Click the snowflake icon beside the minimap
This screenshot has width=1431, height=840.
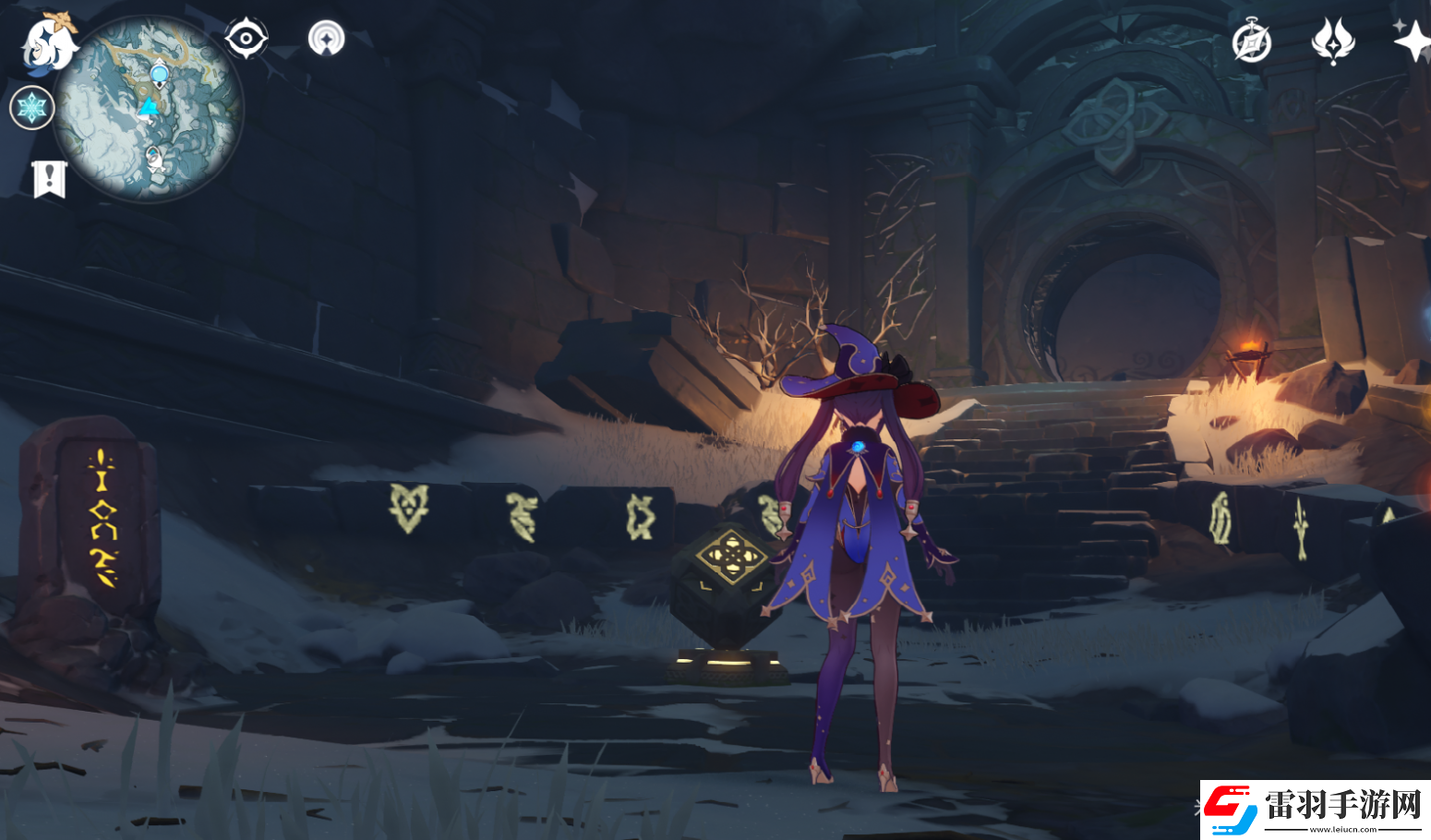tap(31, 108)
